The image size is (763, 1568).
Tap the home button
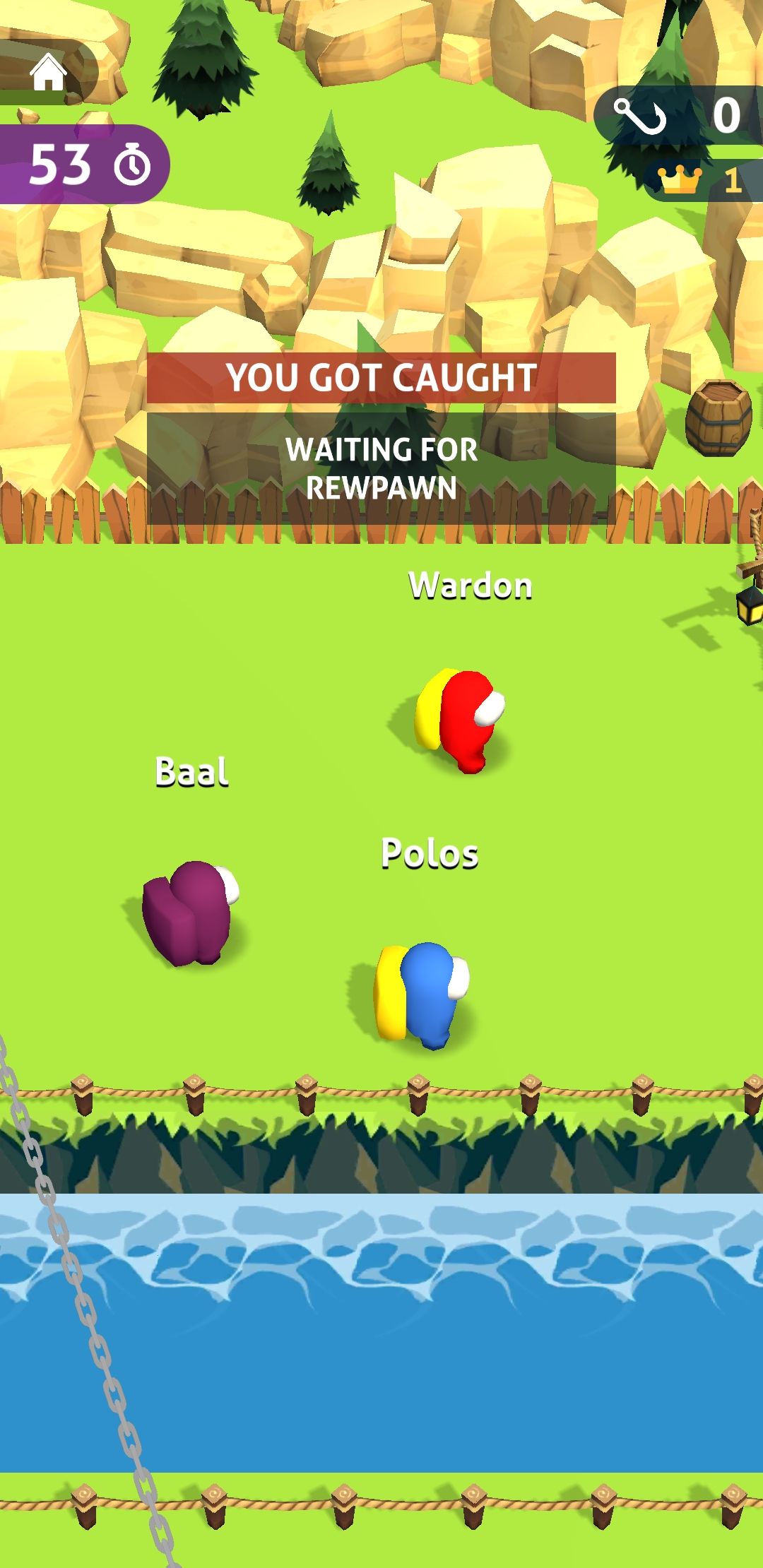(48, 73)
